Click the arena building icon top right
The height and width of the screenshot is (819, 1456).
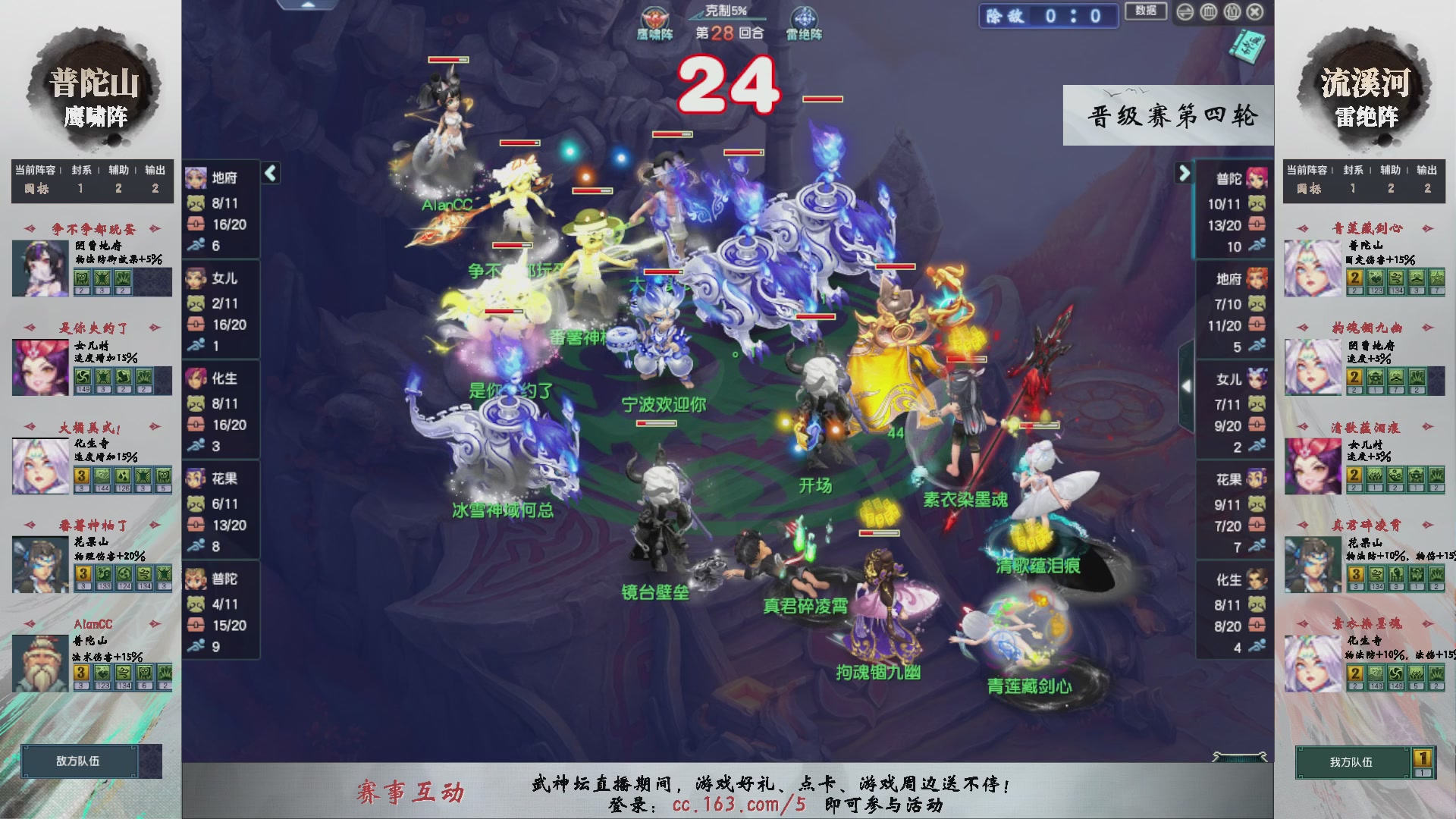point(1208,12)
